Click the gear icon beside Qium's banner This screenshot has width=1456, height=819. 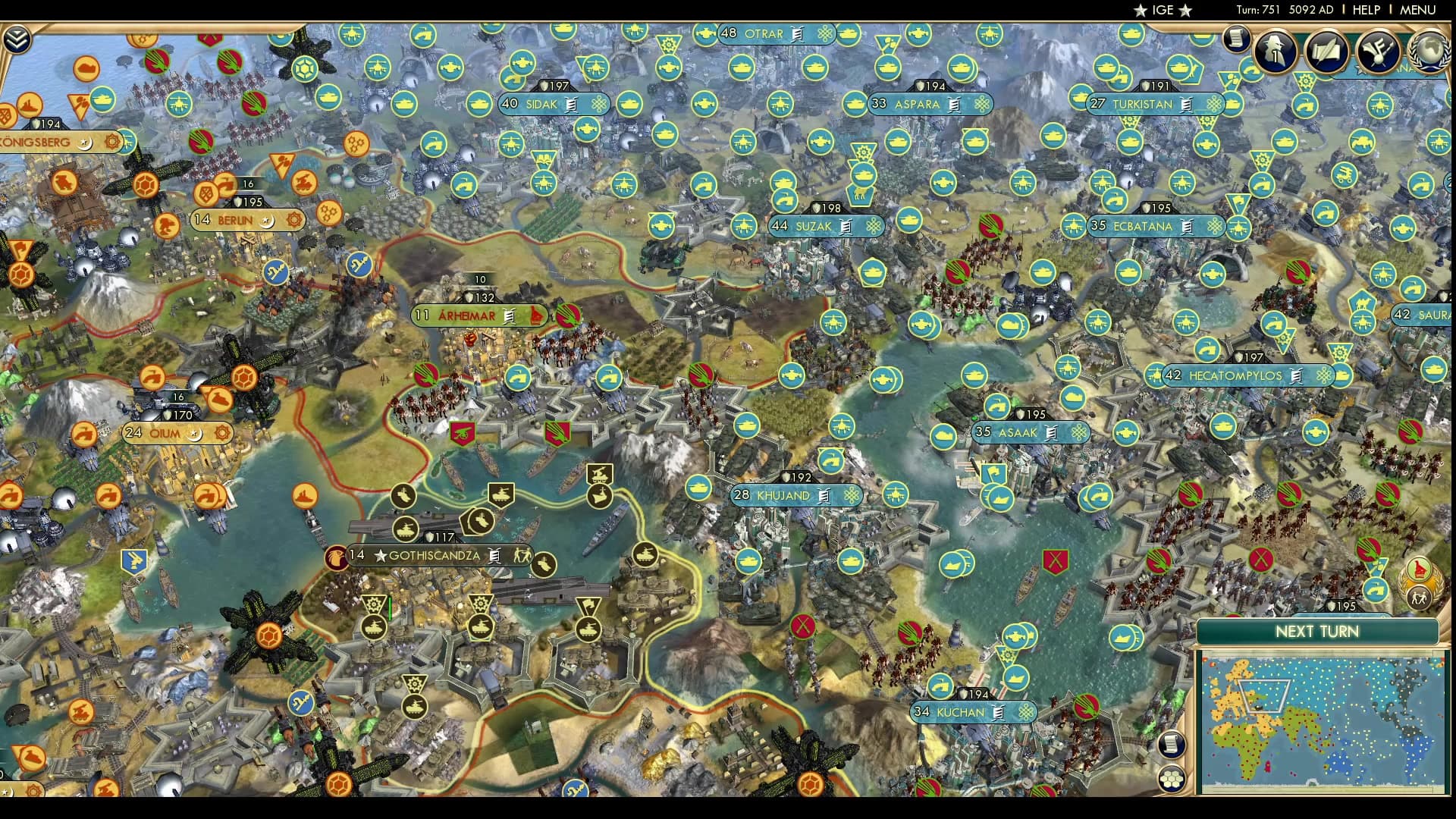pos(222,434)
